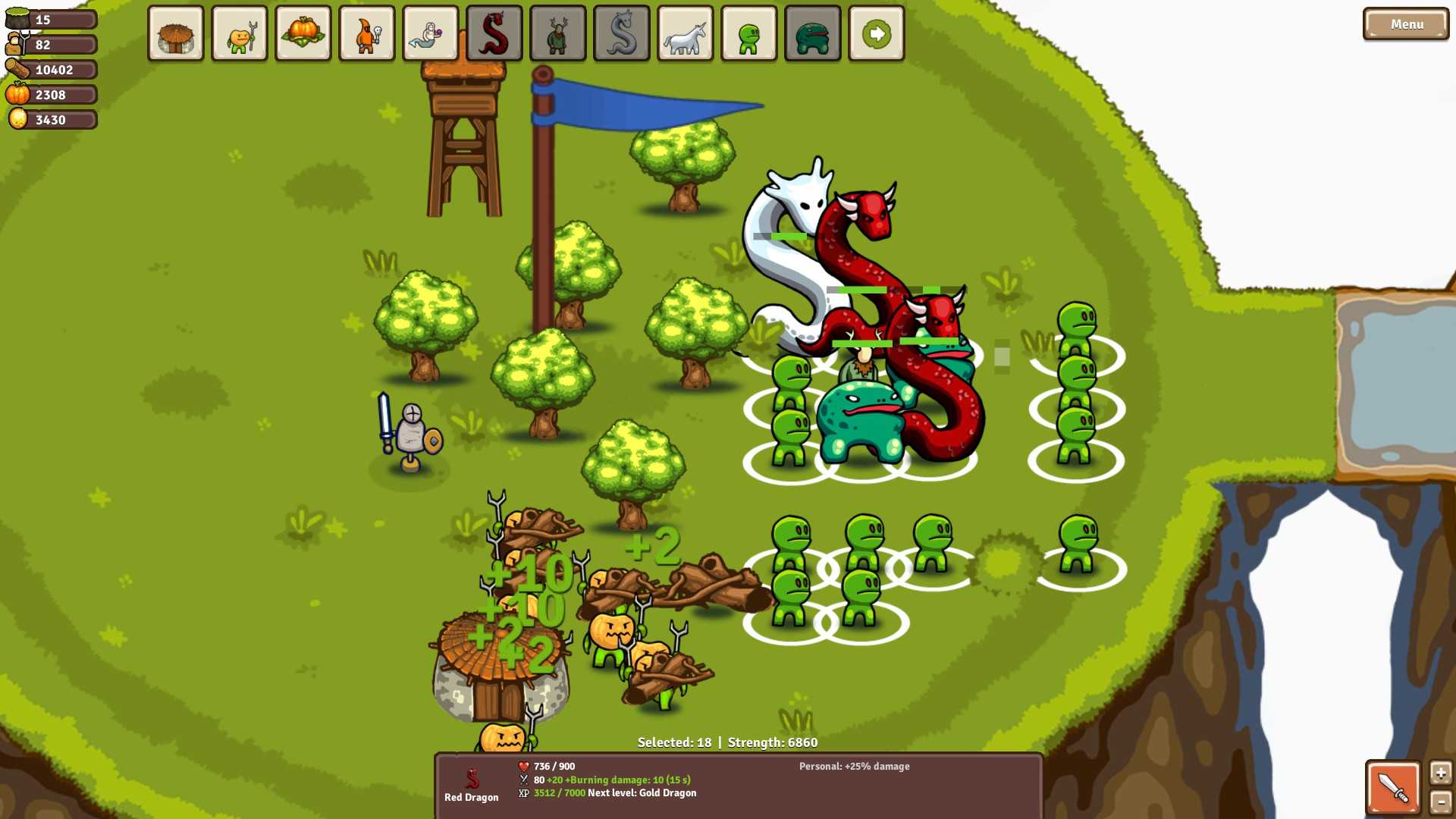The image size is (1456, 819).
Task: Select the dark frog creature icon
Action: (812, 33)
